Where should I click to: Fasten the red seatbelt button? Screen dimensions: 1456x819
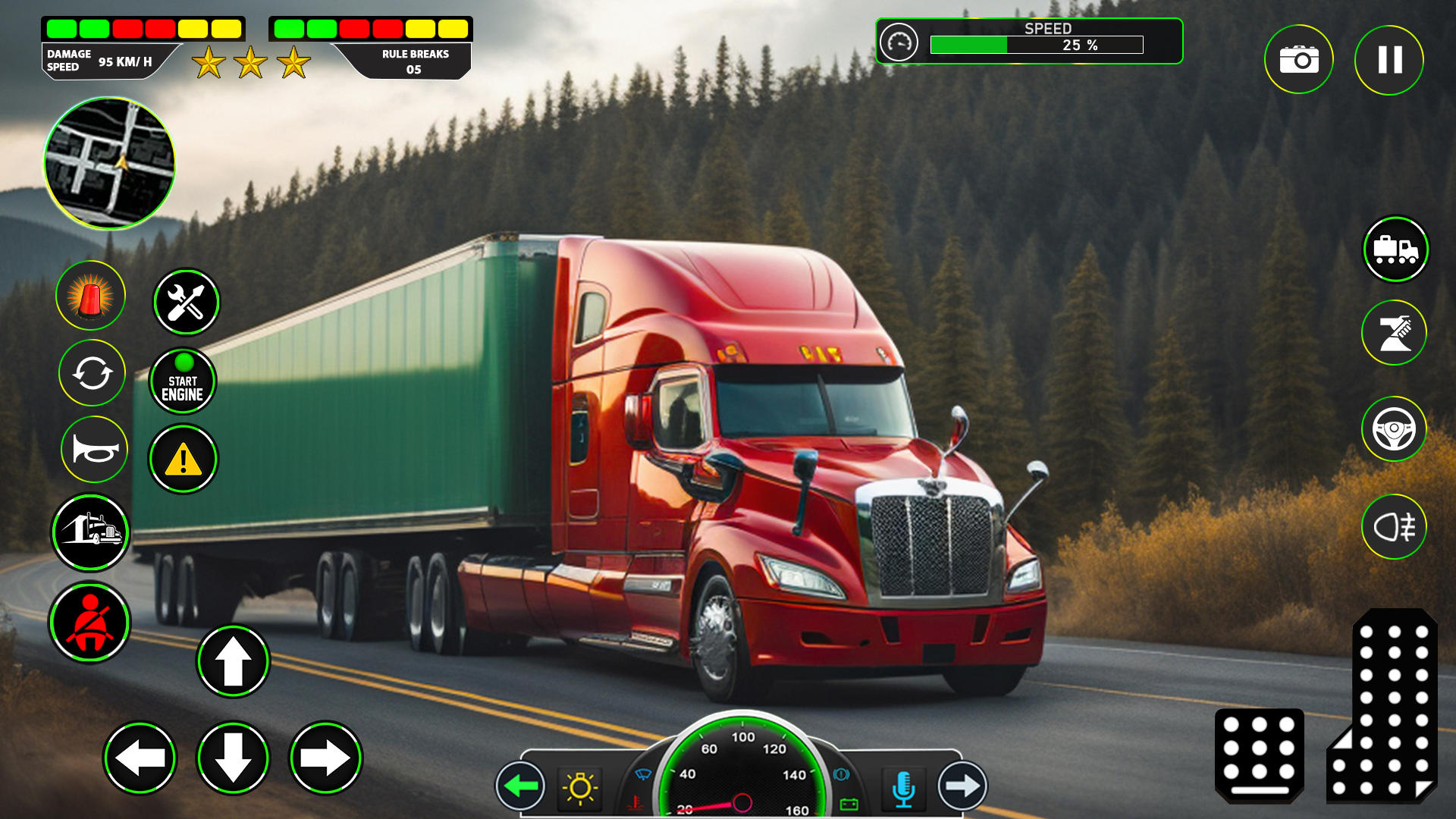(90, 622)
